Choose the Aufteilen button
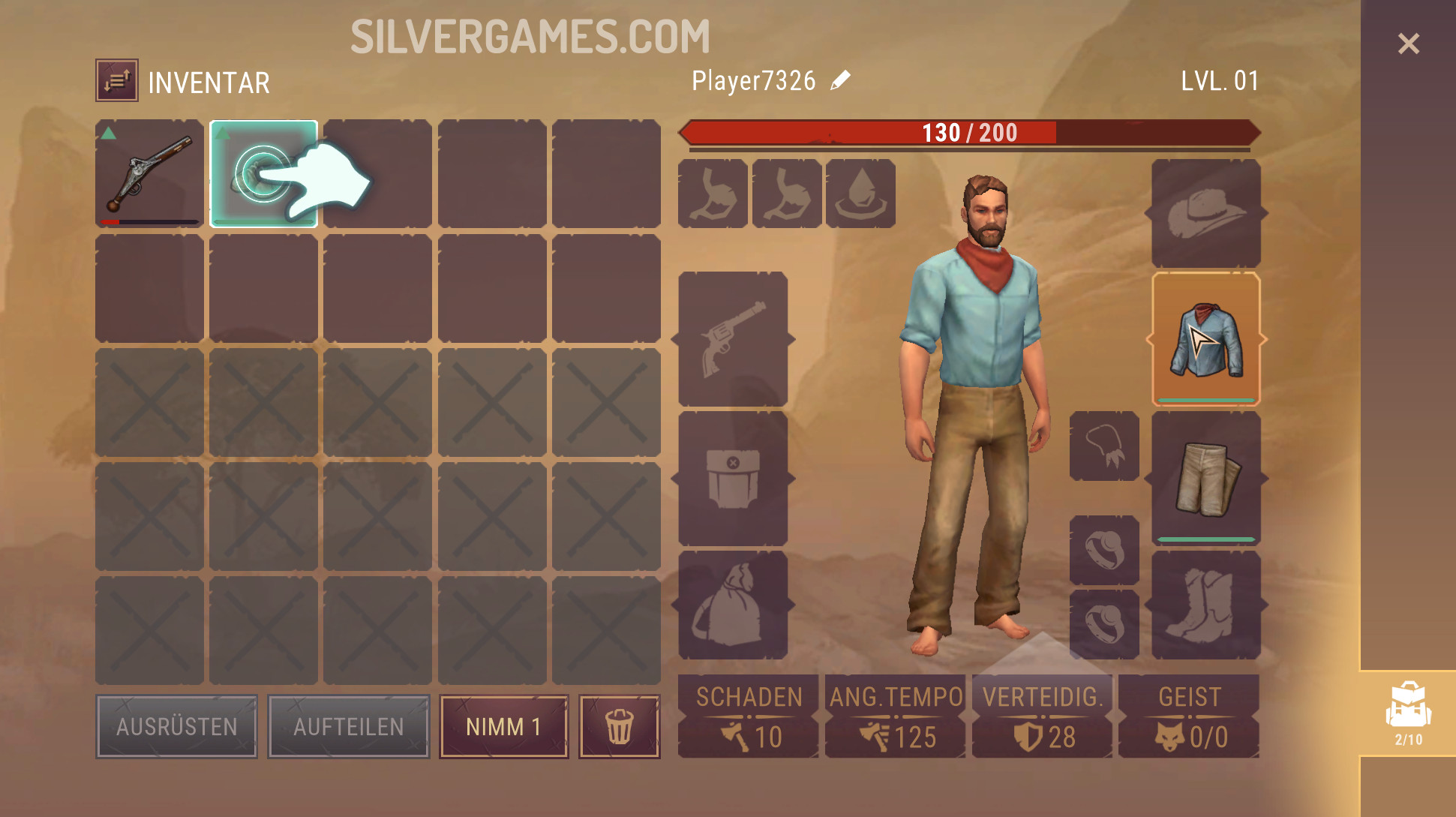This screenshot has width=1456, height=817. [348, 726]
